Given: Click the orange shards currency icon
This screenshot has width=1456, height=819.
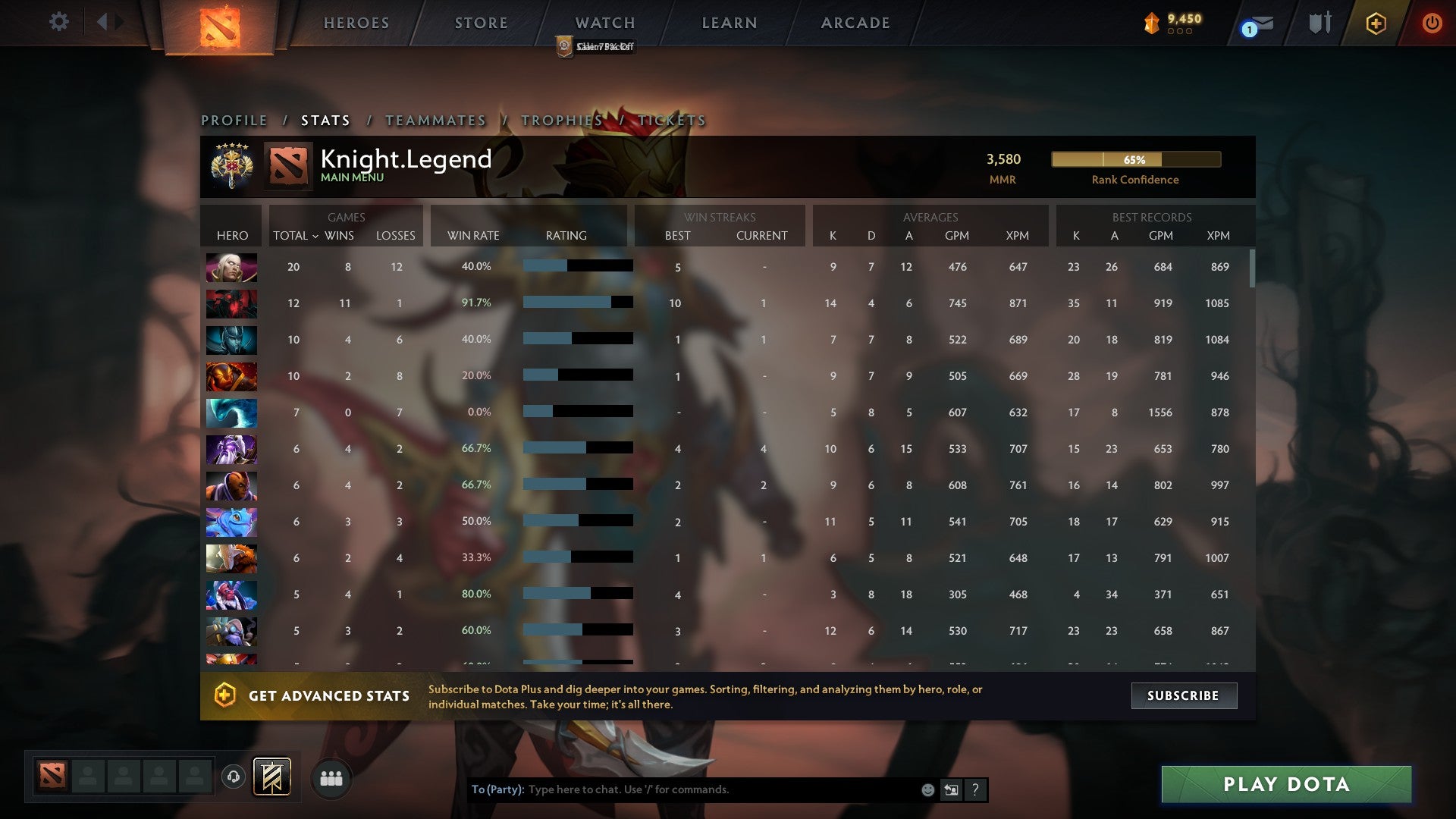Looking at the screenshot, I should tap(1152, 23).
